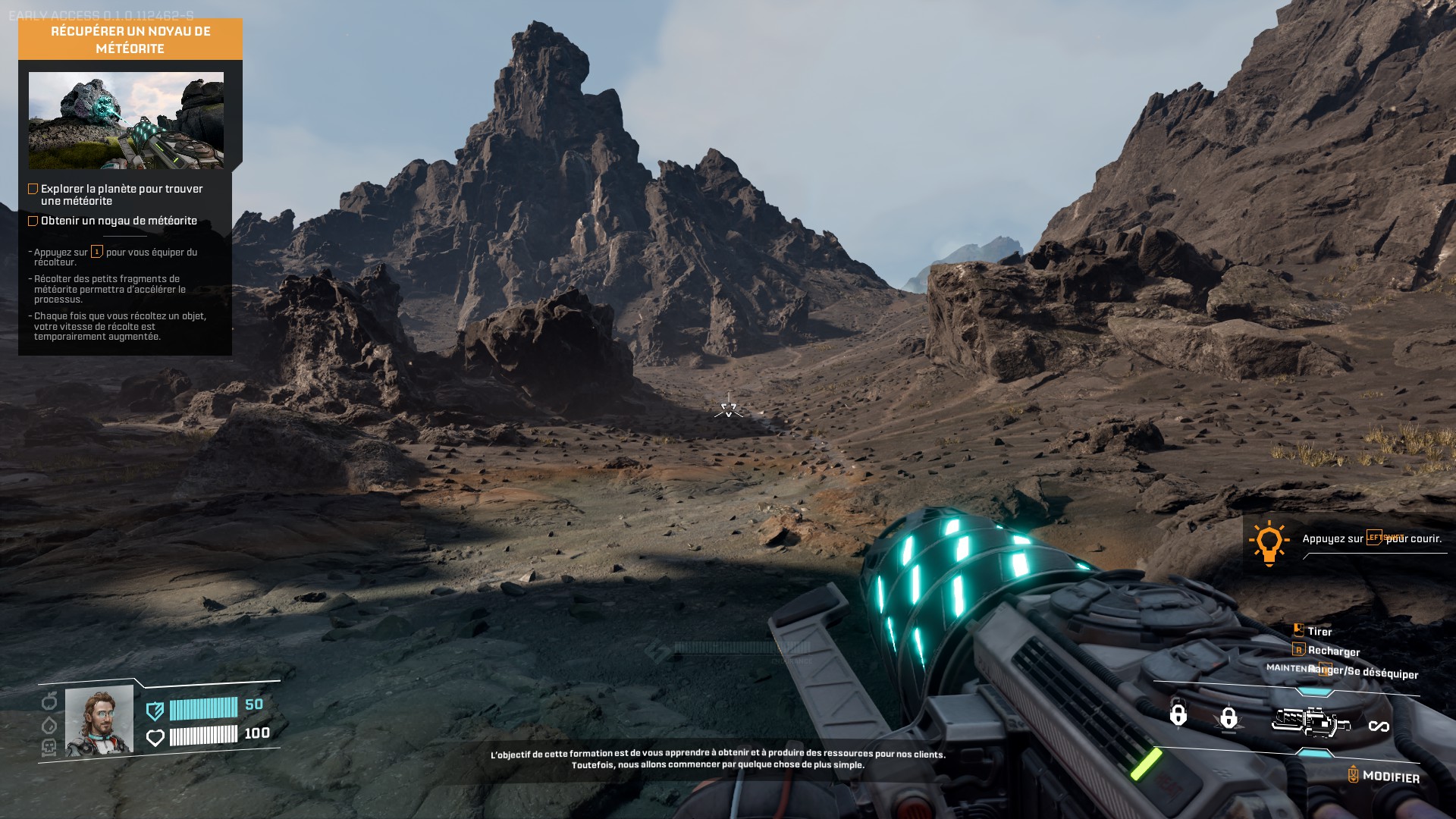Click the skull status icon
The height and width of the screenshot is (819, 1456).
click(49, 748)
